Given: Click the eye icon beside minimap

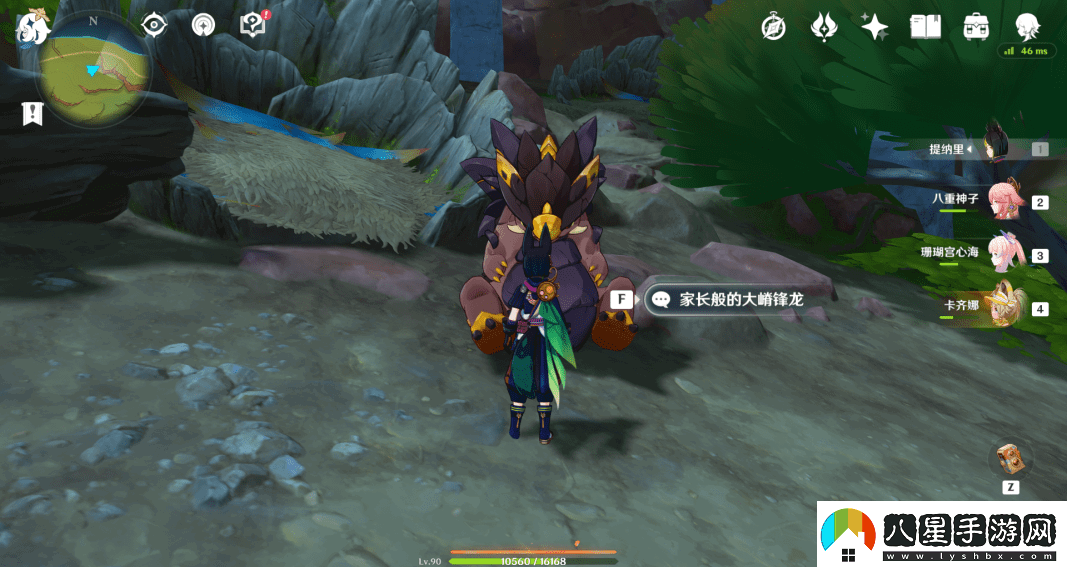Looking at the screenshot, I should [x=153, y=25].
